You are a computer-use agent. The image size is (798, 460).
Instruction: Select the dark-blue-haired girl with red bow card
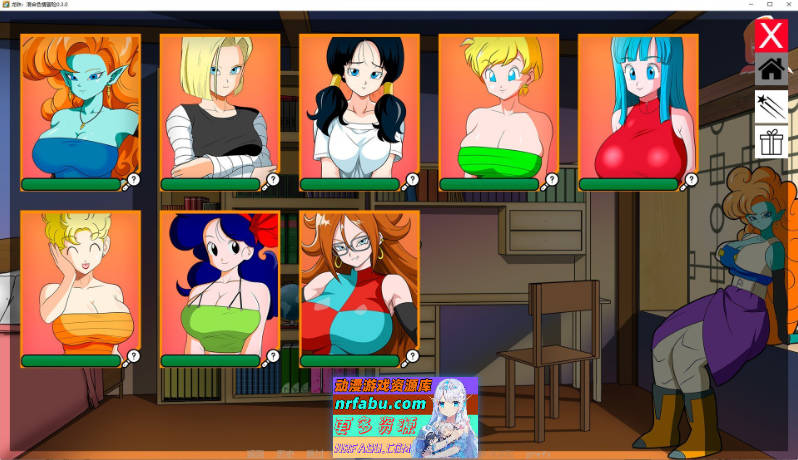[220, 283]
